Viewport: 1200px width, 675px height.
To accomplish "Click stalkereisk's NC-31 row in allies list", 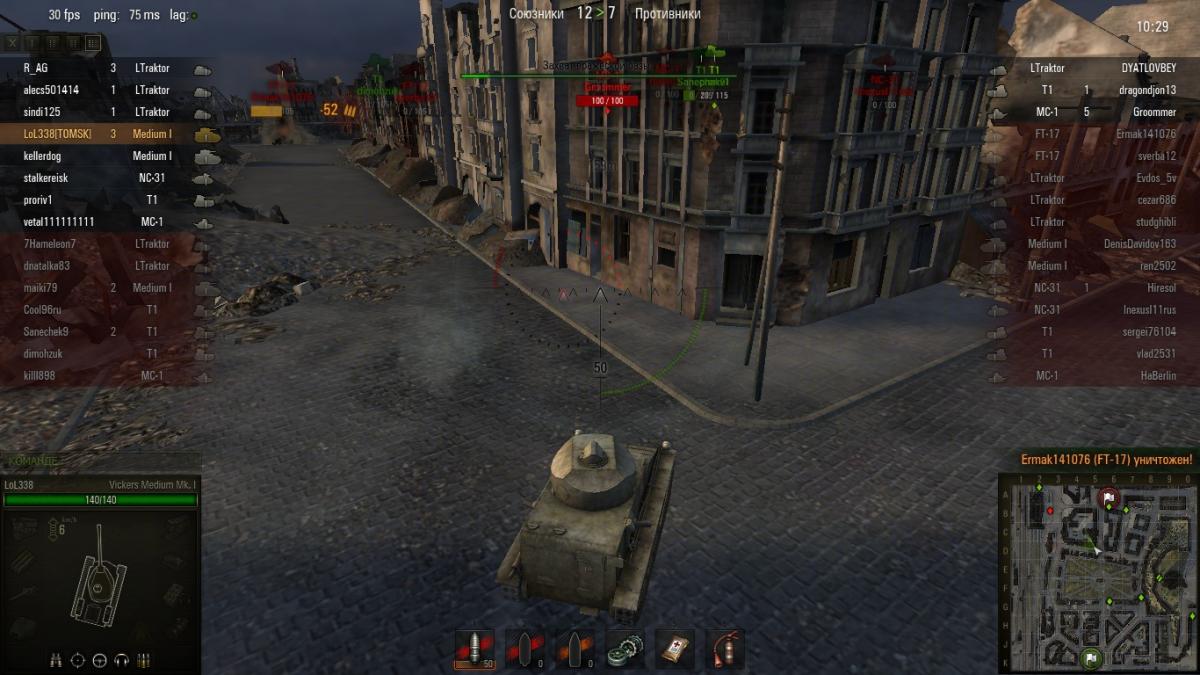I will pos(100,178).
